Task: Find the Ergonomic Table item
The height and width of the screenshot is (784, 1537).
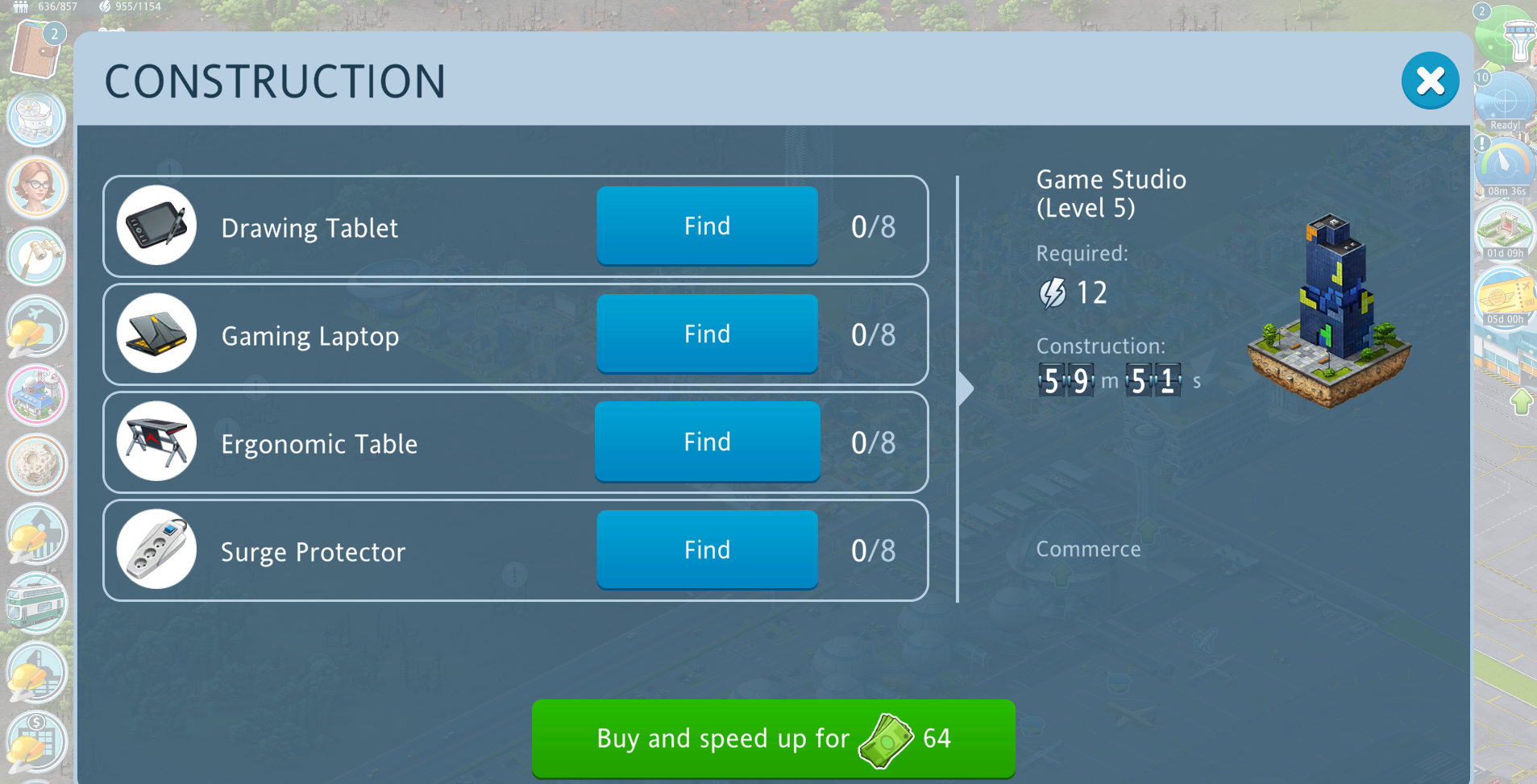Action: click(707, 442)
